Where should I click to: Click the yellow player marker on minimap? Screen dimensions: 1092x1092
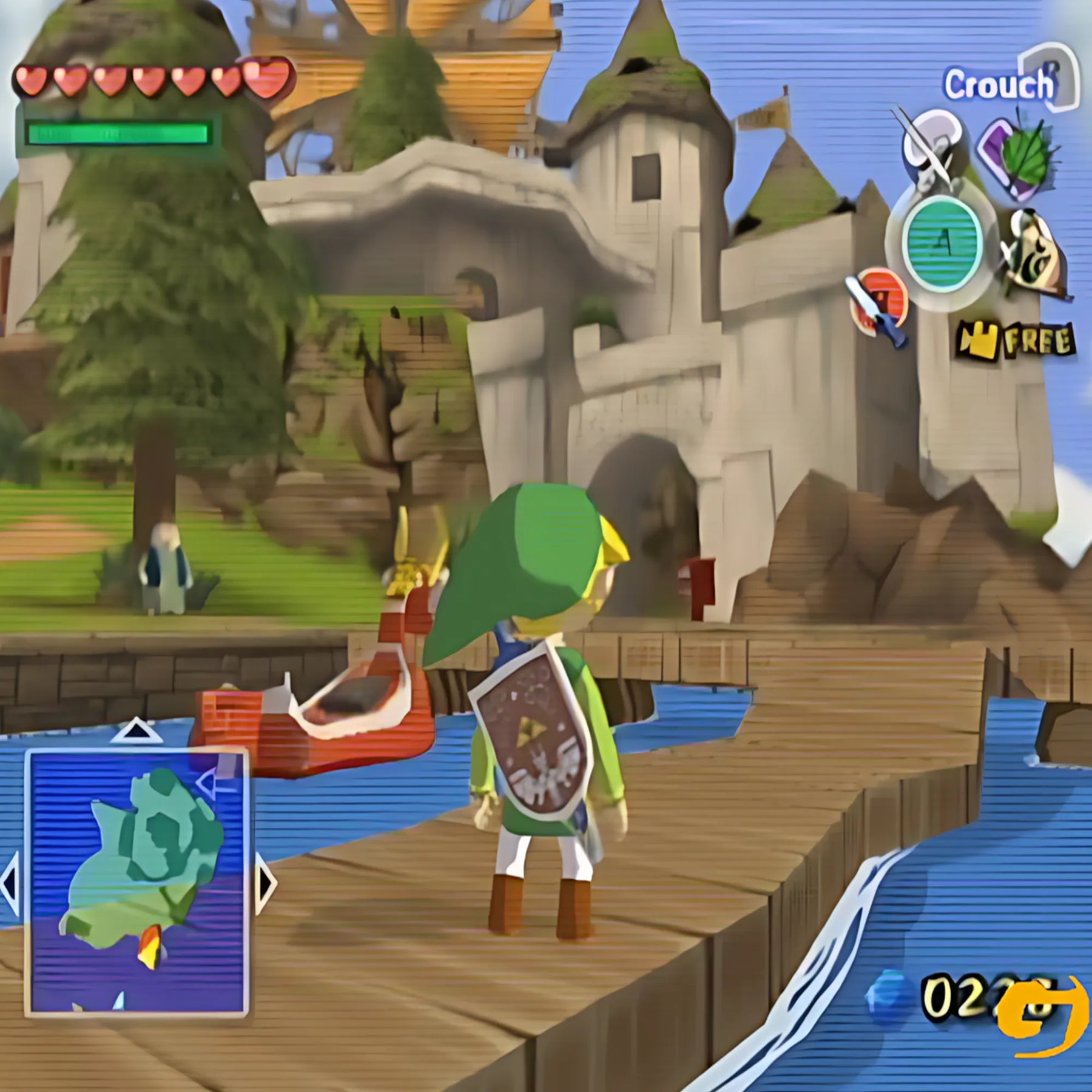coord(149,945)
